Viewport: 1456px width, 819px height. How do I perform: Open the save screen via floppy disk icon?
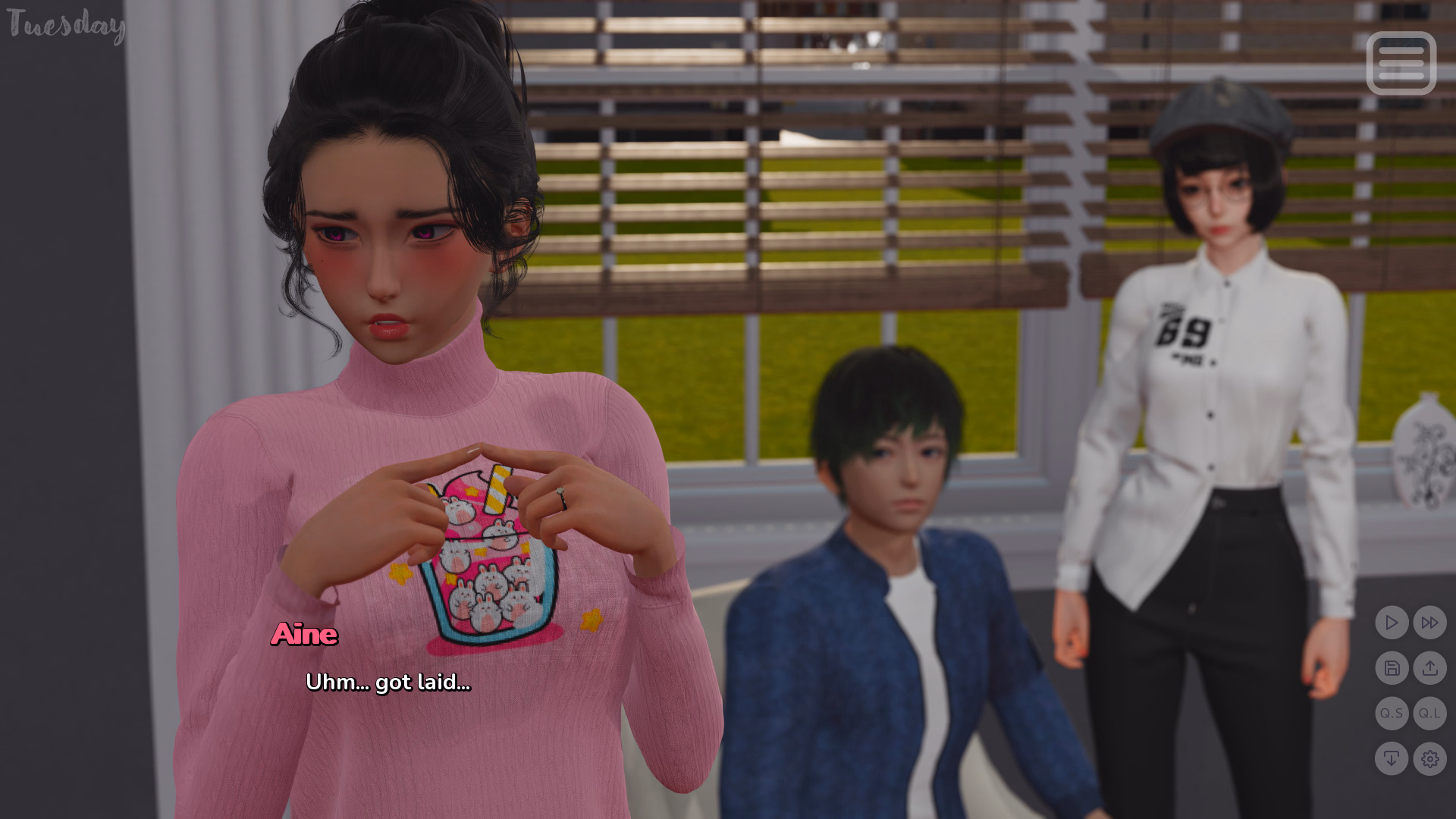point(1392,668)
